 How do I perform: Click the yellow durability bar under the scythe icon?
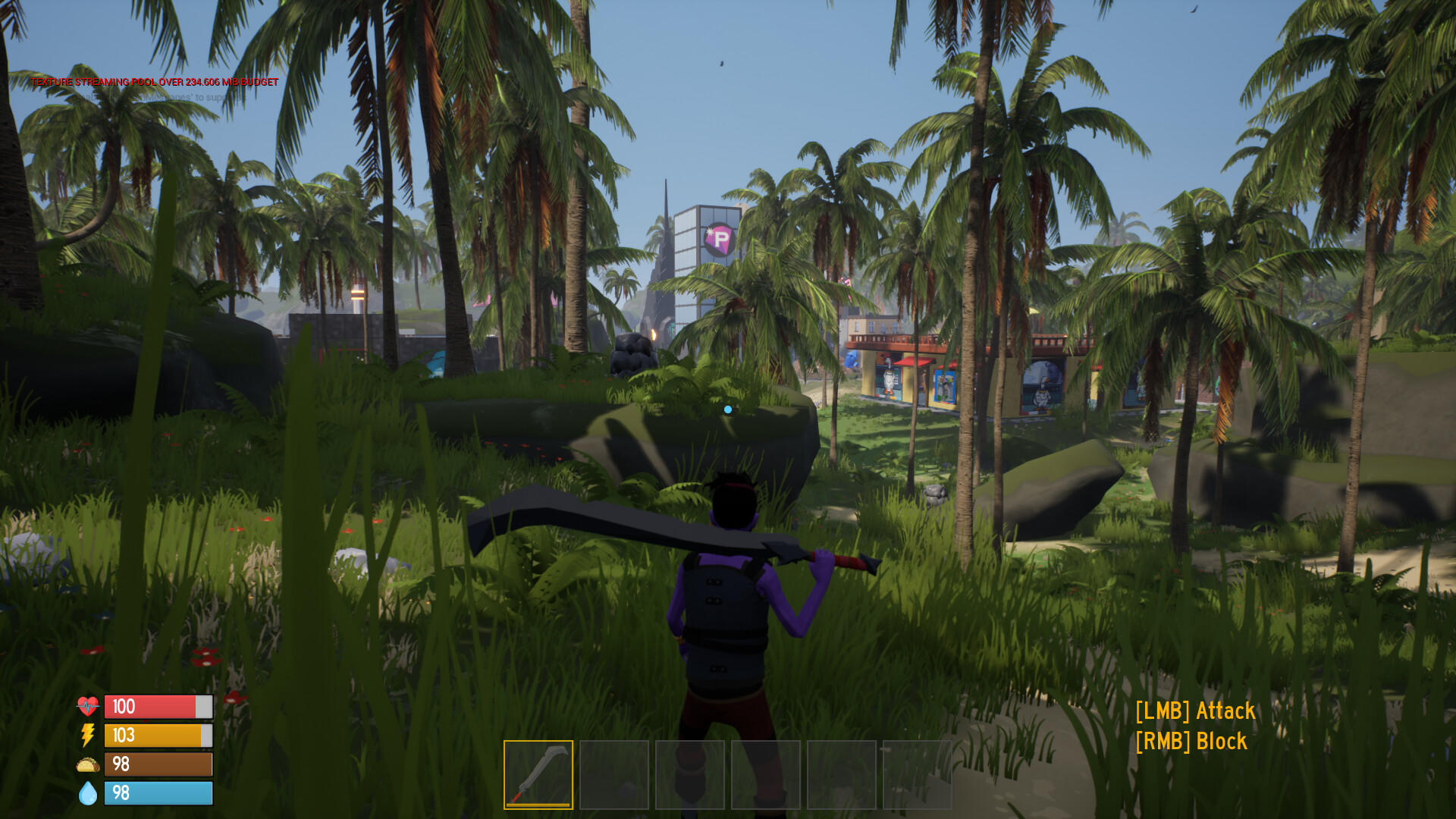coord(538,806)
